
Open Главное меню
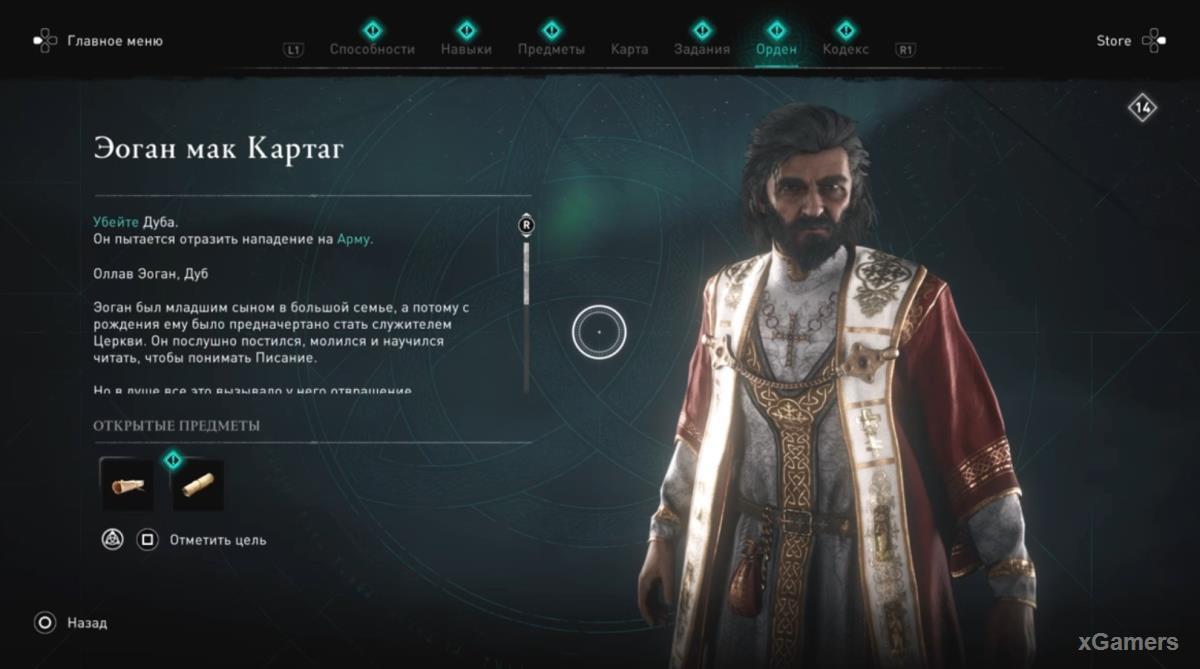114,41
